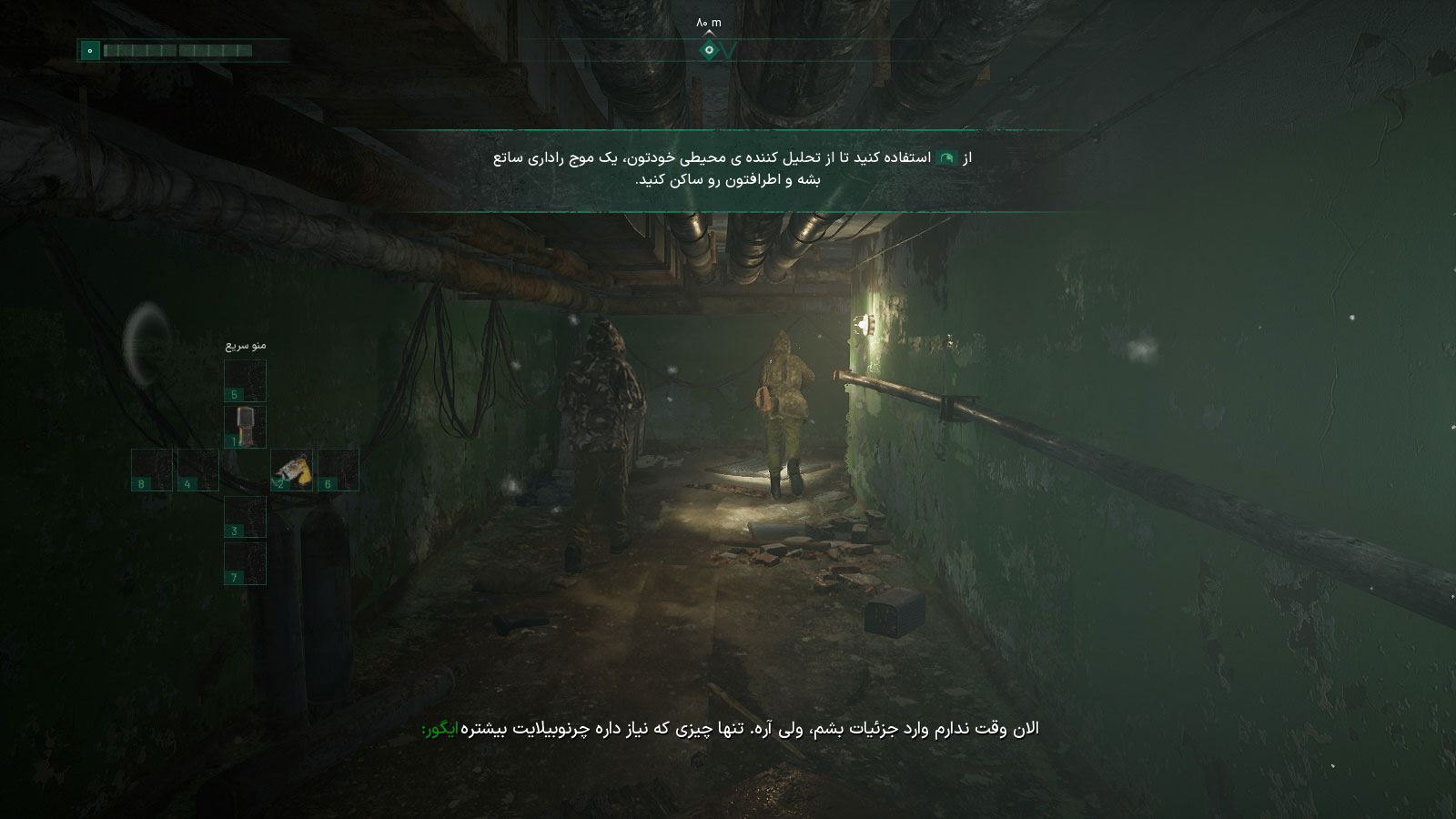Viewport: 1456px width, 819px height.
Task: Choose quick menu slot 3
Action: [245, 517]
